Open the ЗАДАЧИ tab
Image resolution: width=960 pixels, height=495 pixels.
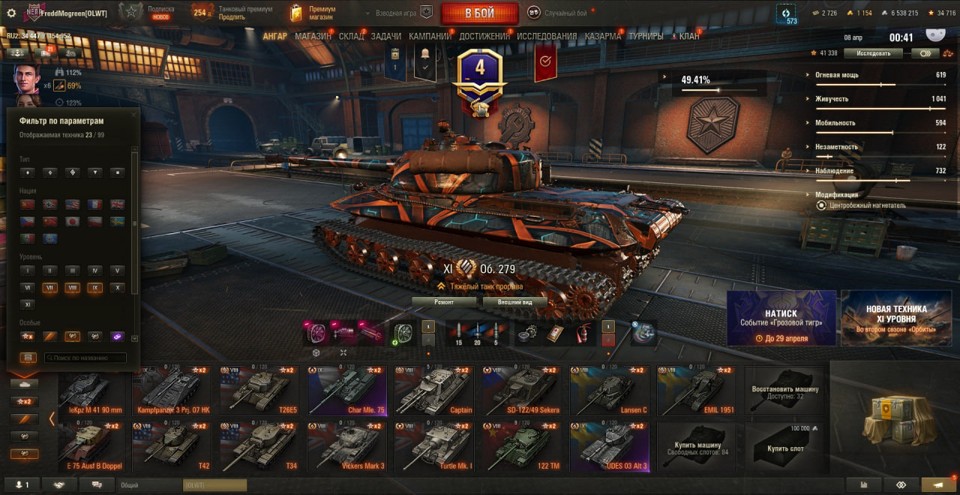[386, 36]
